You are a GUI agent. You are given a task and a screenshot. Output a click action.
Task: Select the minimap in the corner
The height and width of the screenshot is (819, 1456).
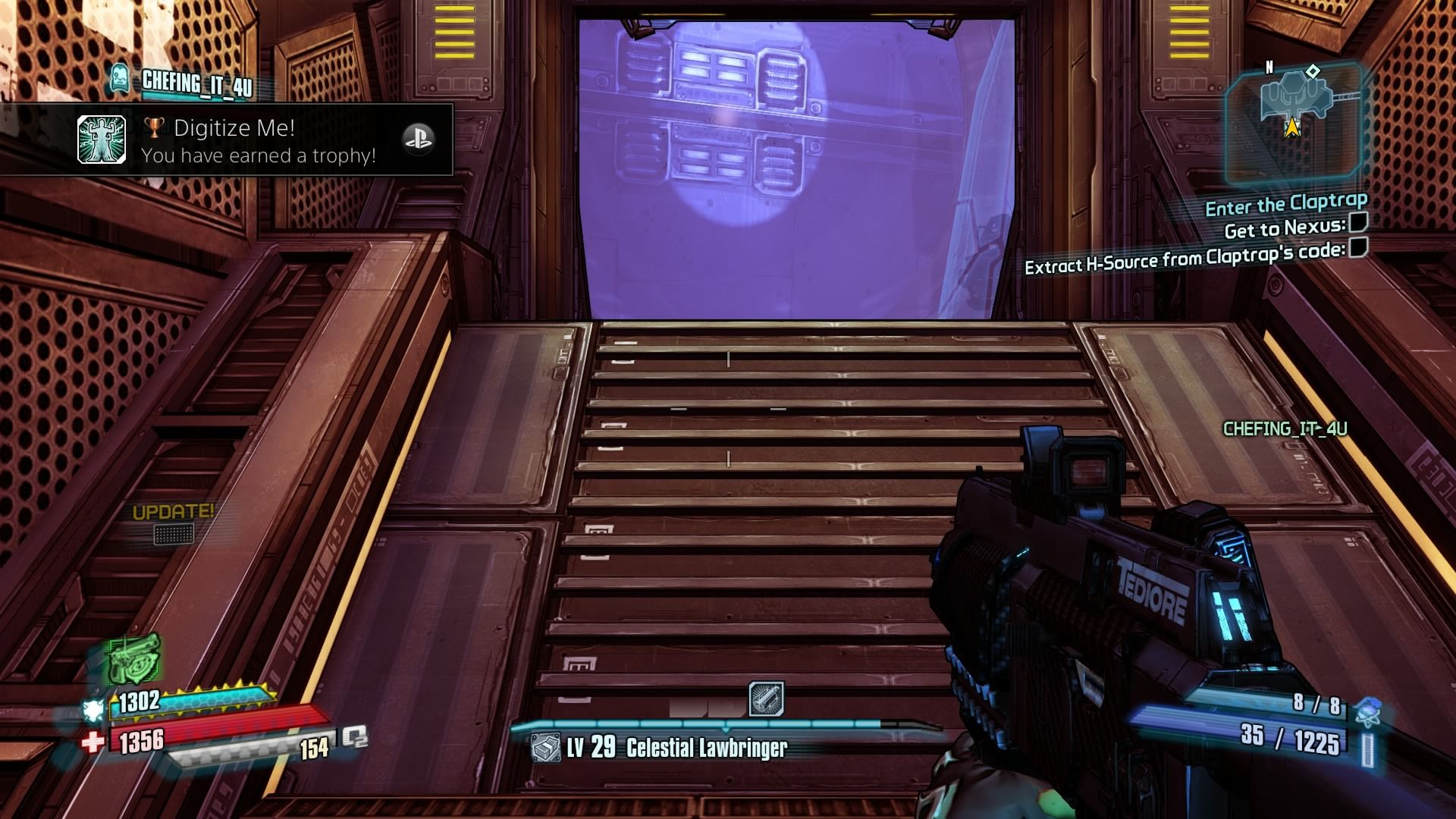click(x=1295, y=123)
